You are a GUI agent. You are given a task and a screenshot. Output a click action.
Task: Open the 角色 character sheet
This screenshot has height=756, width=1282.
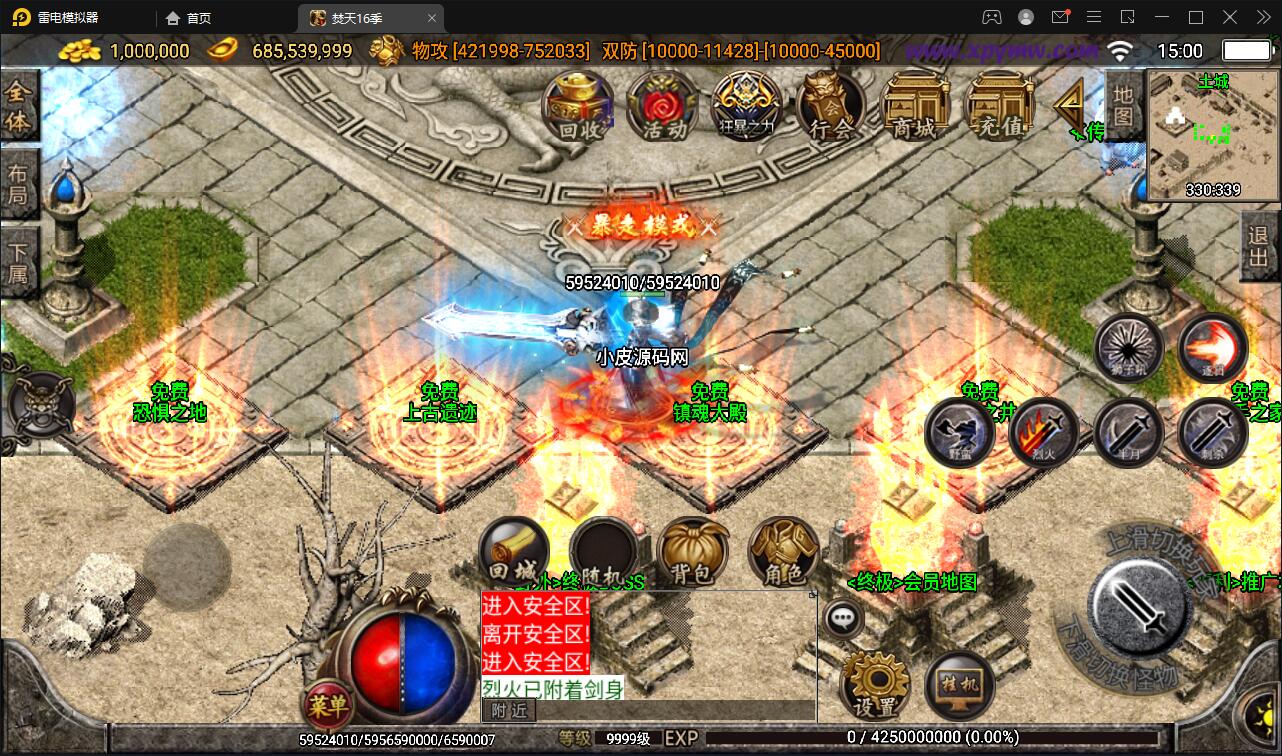783,553
